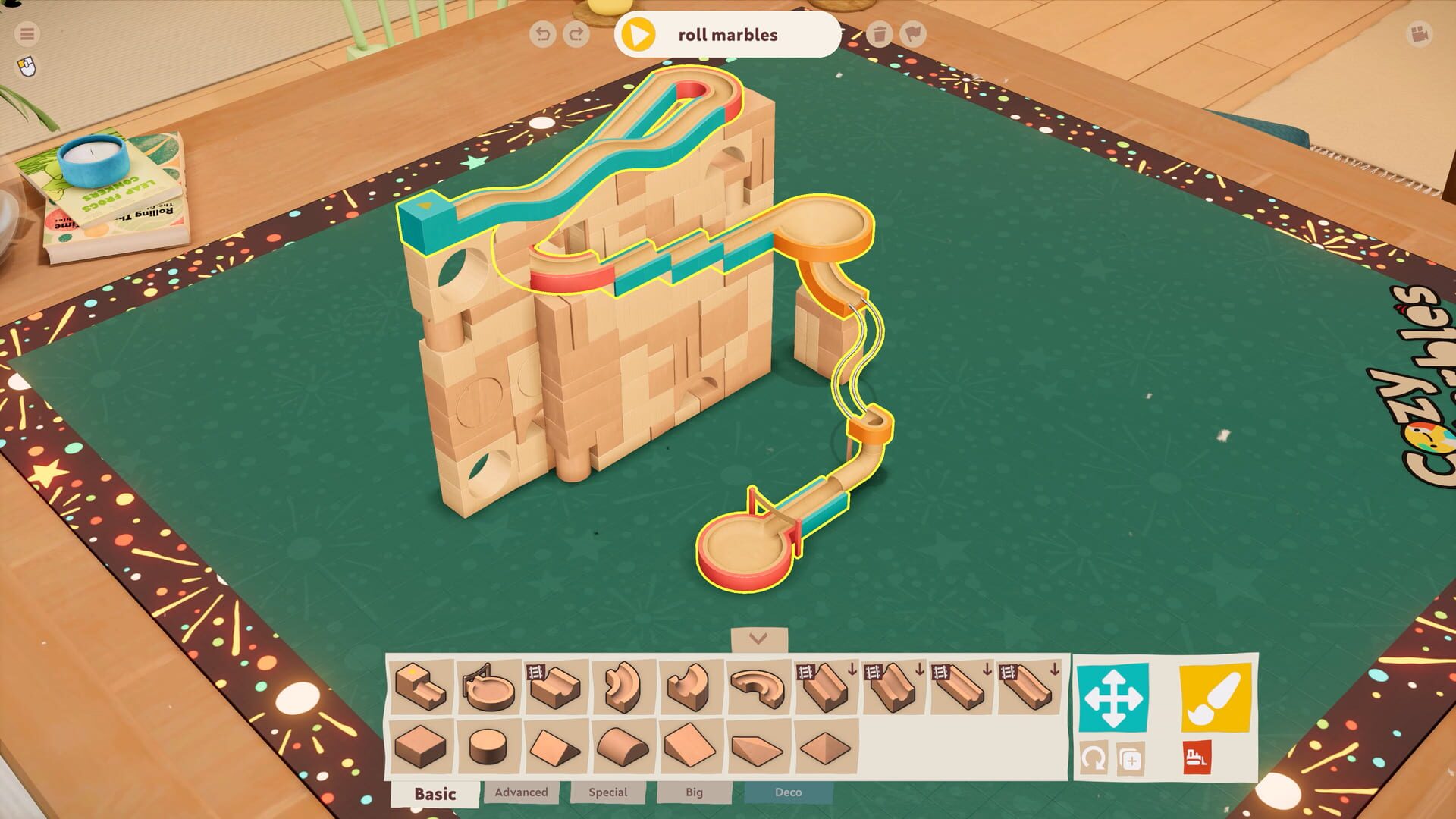
Task: Select the triangle wedge block
Action: (551, 747)
